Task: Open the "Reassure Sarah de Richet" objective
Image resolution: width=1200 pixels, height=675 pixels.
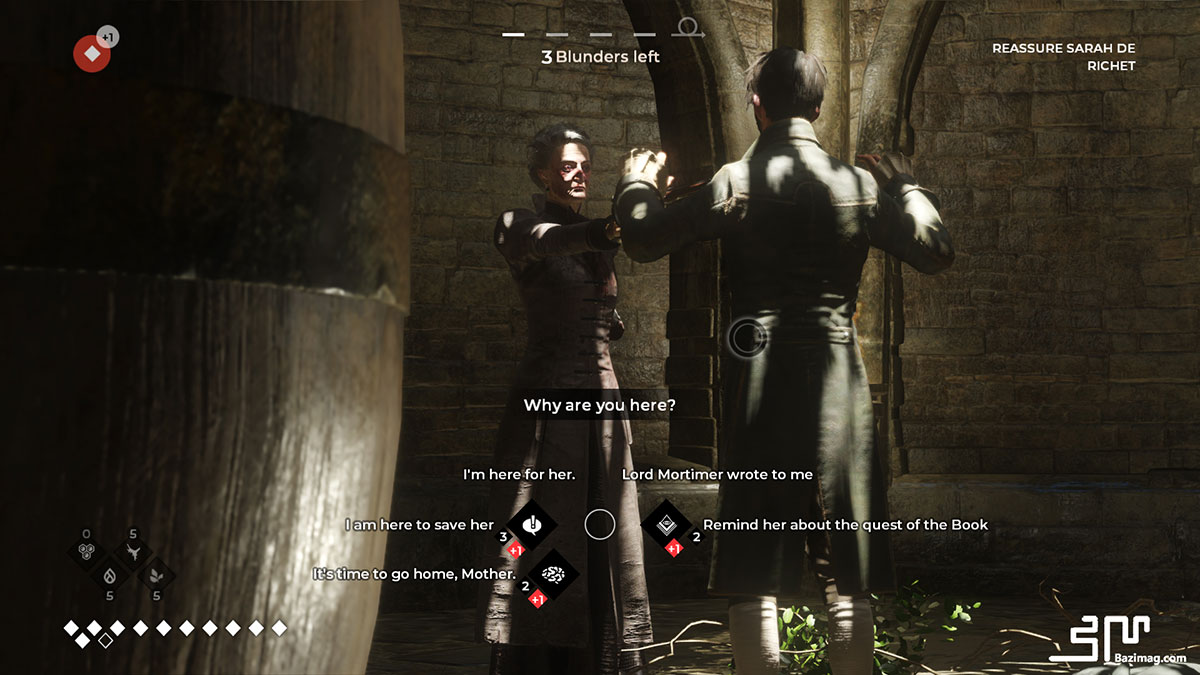Action: (1063, 57)
